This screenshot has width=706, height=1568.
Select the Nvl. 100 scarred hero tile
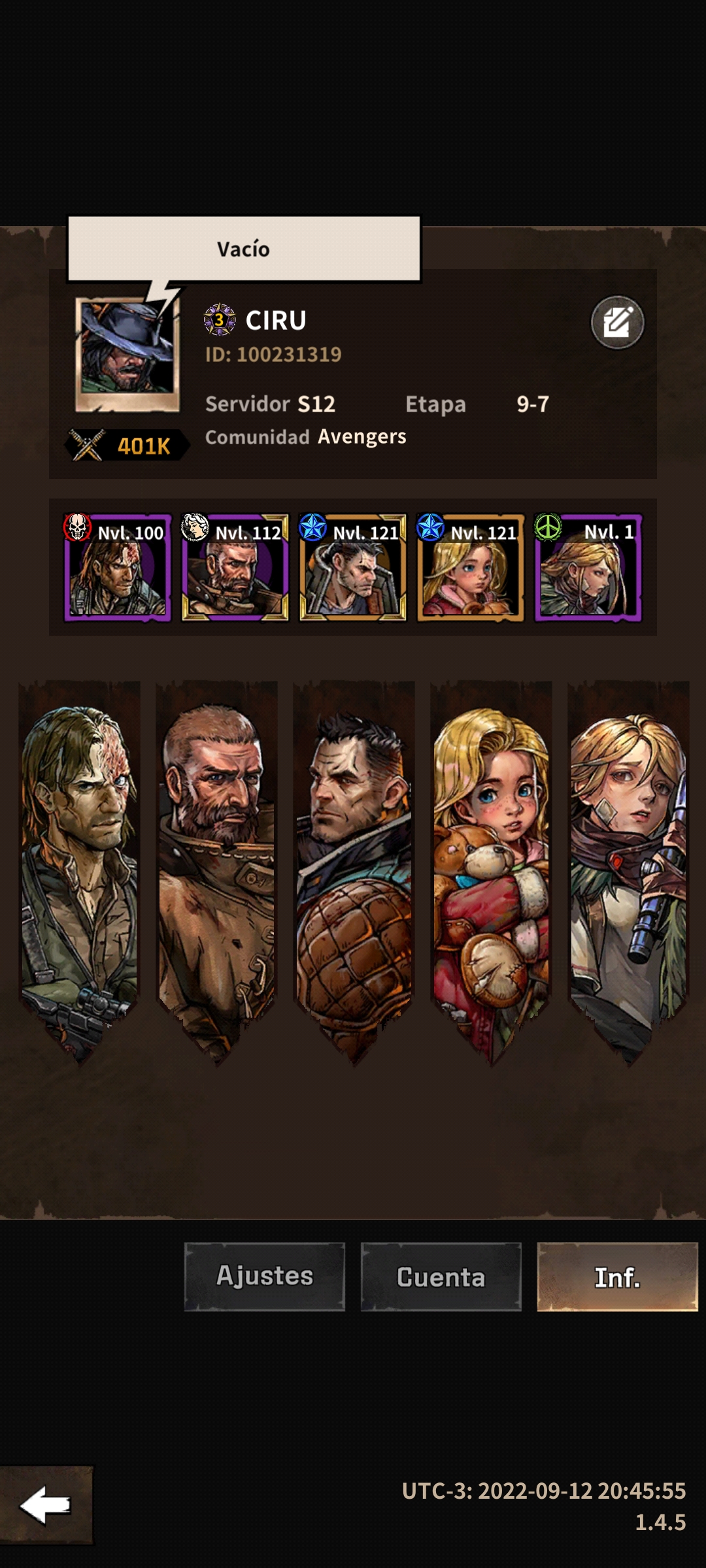[118, 567]
